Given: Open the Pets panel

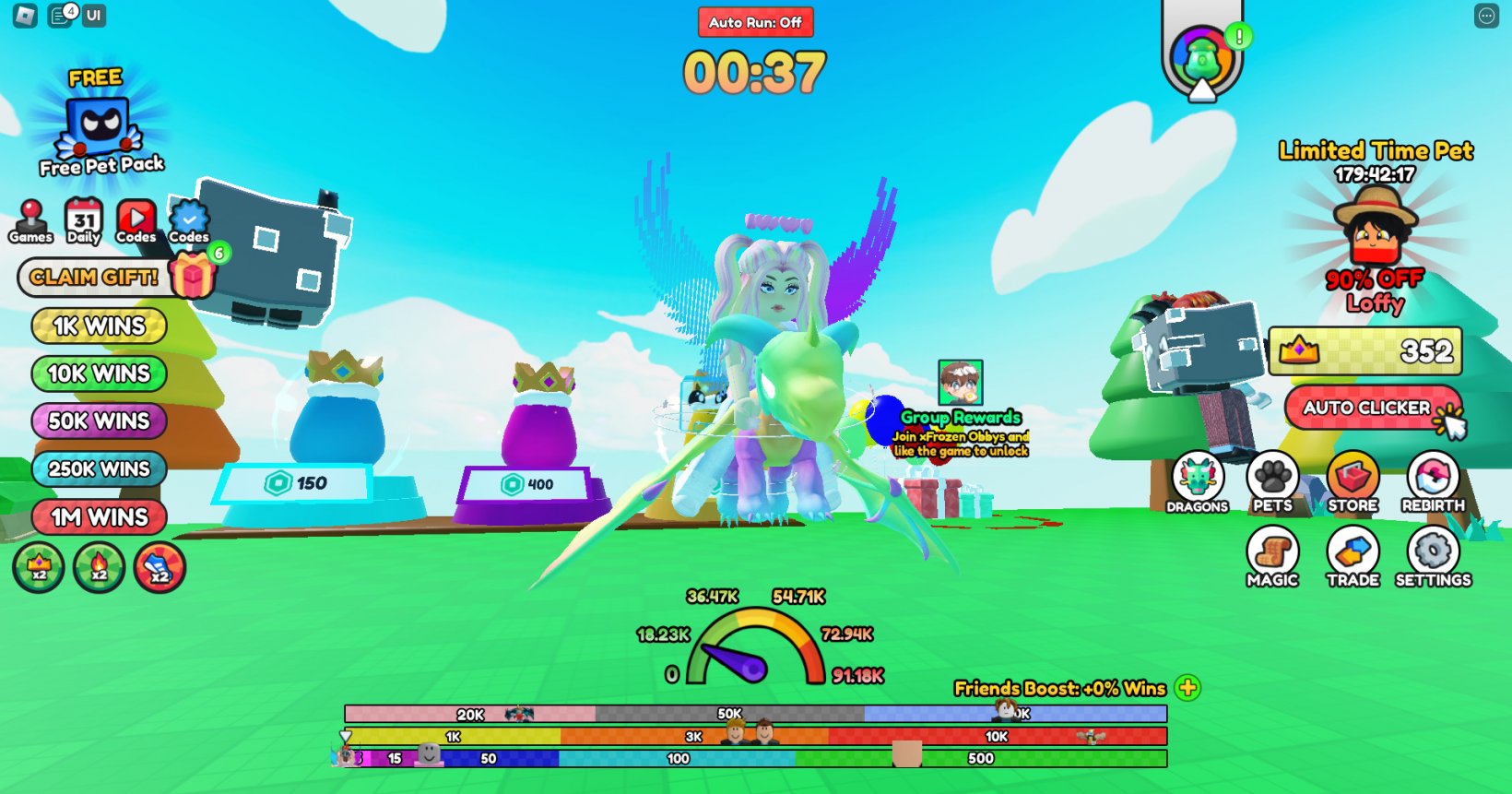Looking at the screenshot, I should [1273, 475].
